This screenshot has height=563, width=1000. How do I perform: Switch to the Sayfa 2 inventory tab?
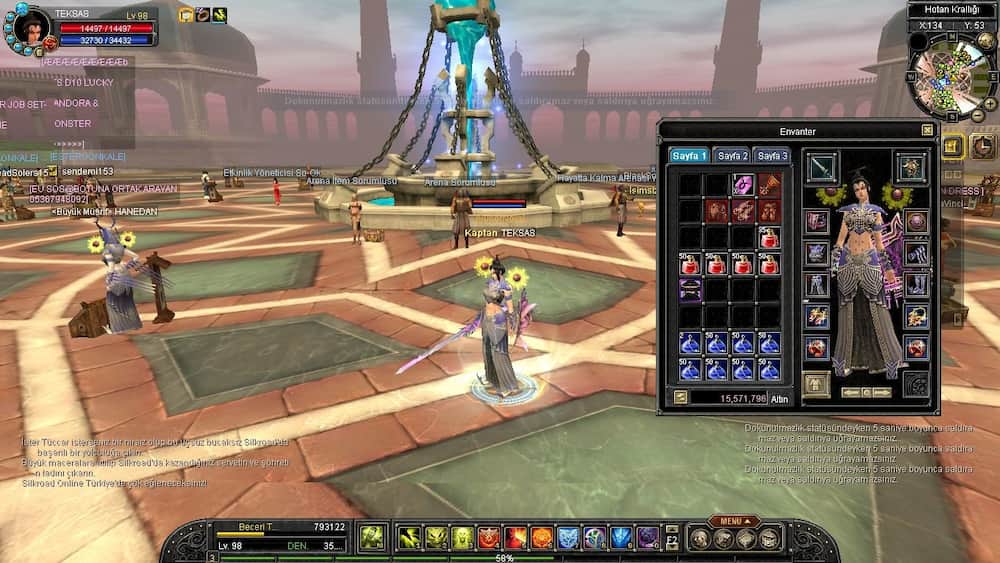pos(731,156)
